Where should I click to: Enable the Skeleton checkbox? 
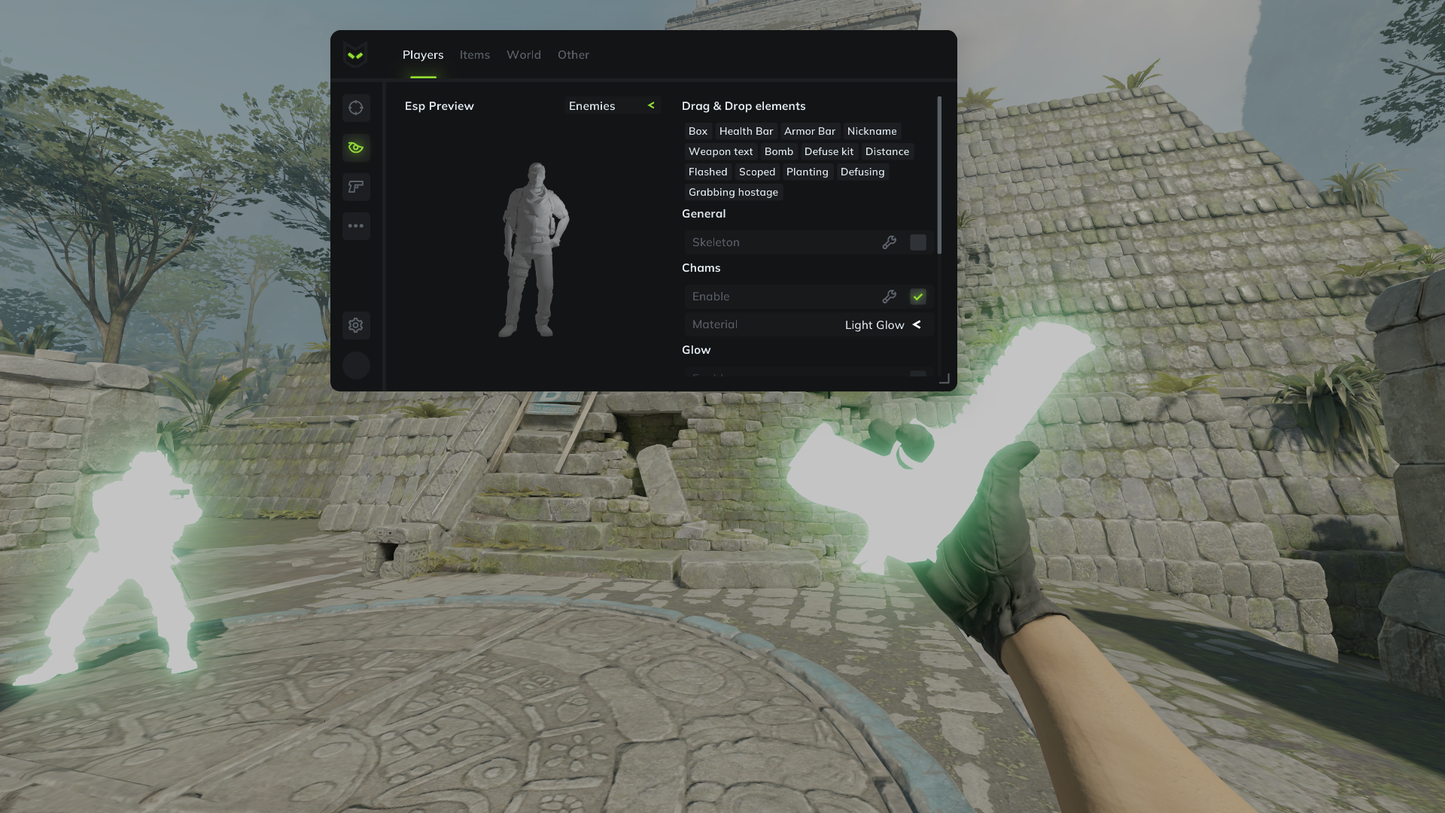917,242
